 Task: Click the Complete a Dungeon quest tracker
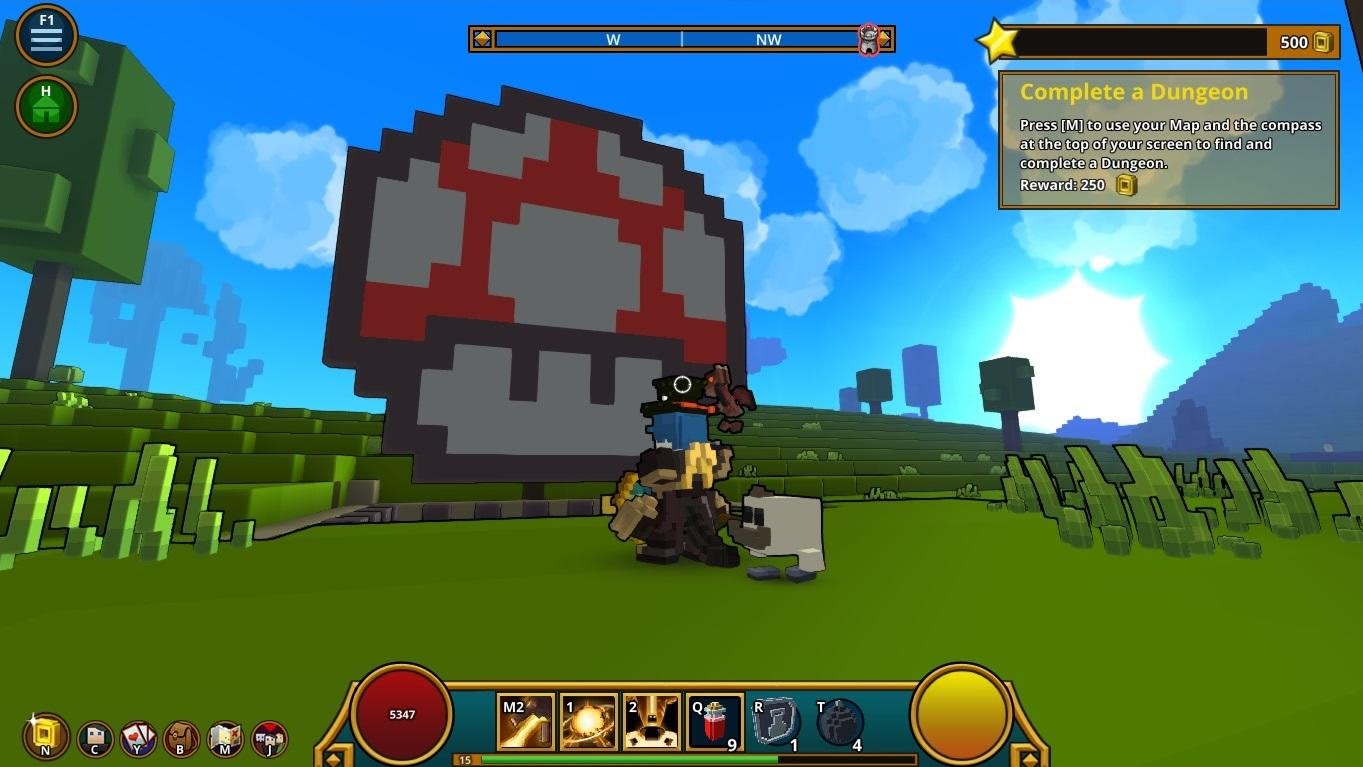1168,139
